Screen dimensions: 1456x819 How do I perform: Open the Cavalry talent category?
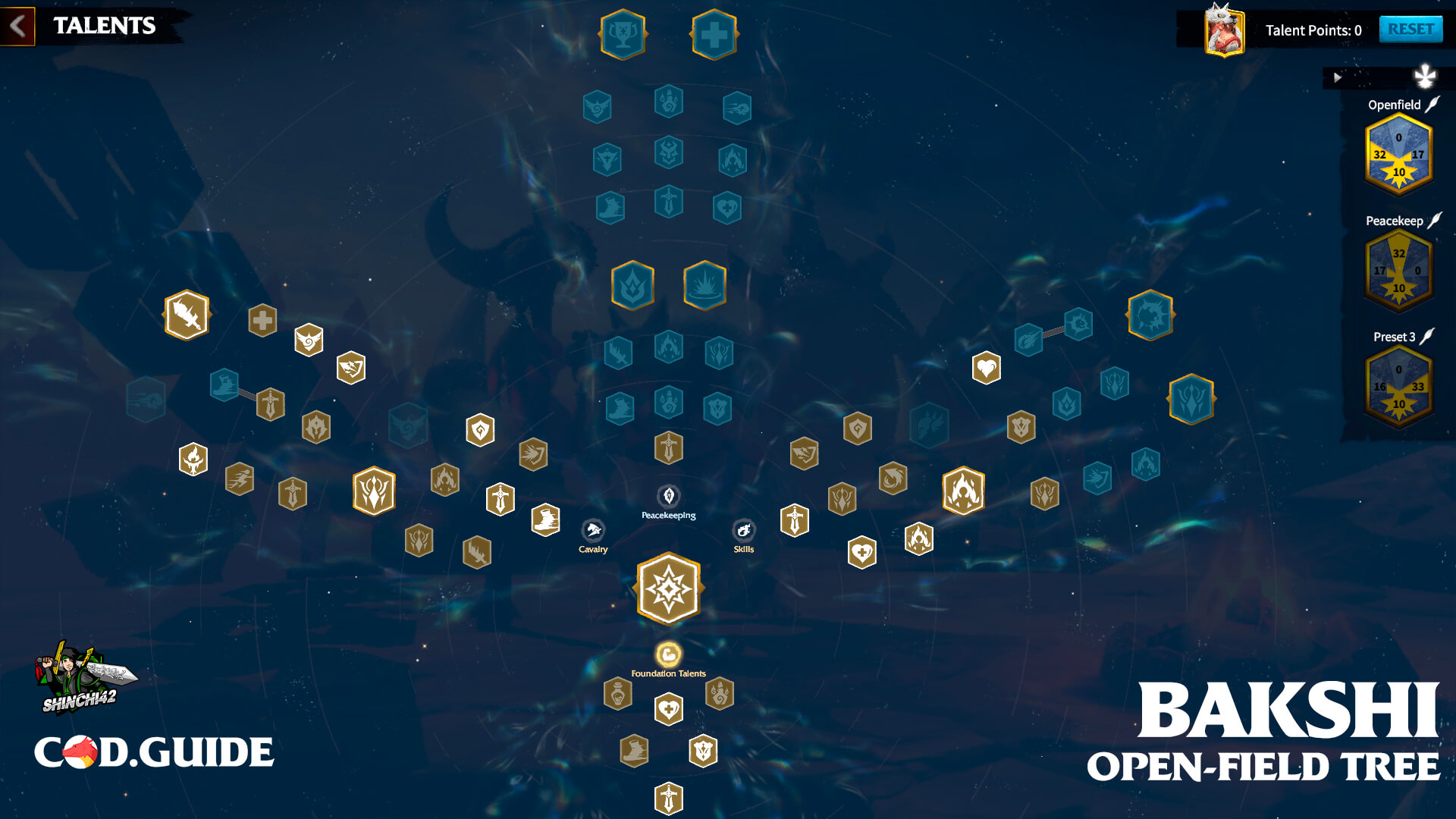595,531
